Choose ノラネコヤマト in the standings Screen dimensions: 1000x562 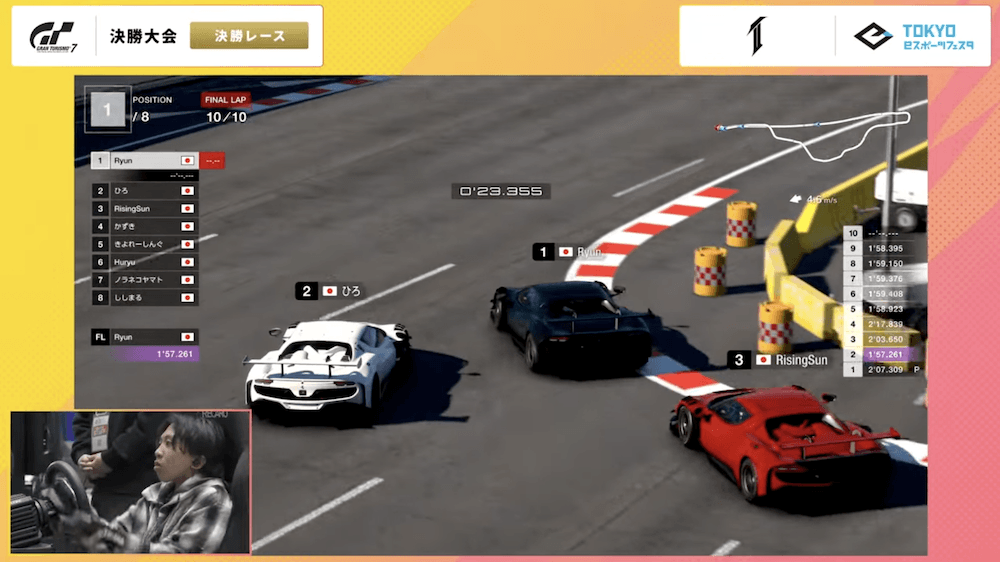coord(145,279)
